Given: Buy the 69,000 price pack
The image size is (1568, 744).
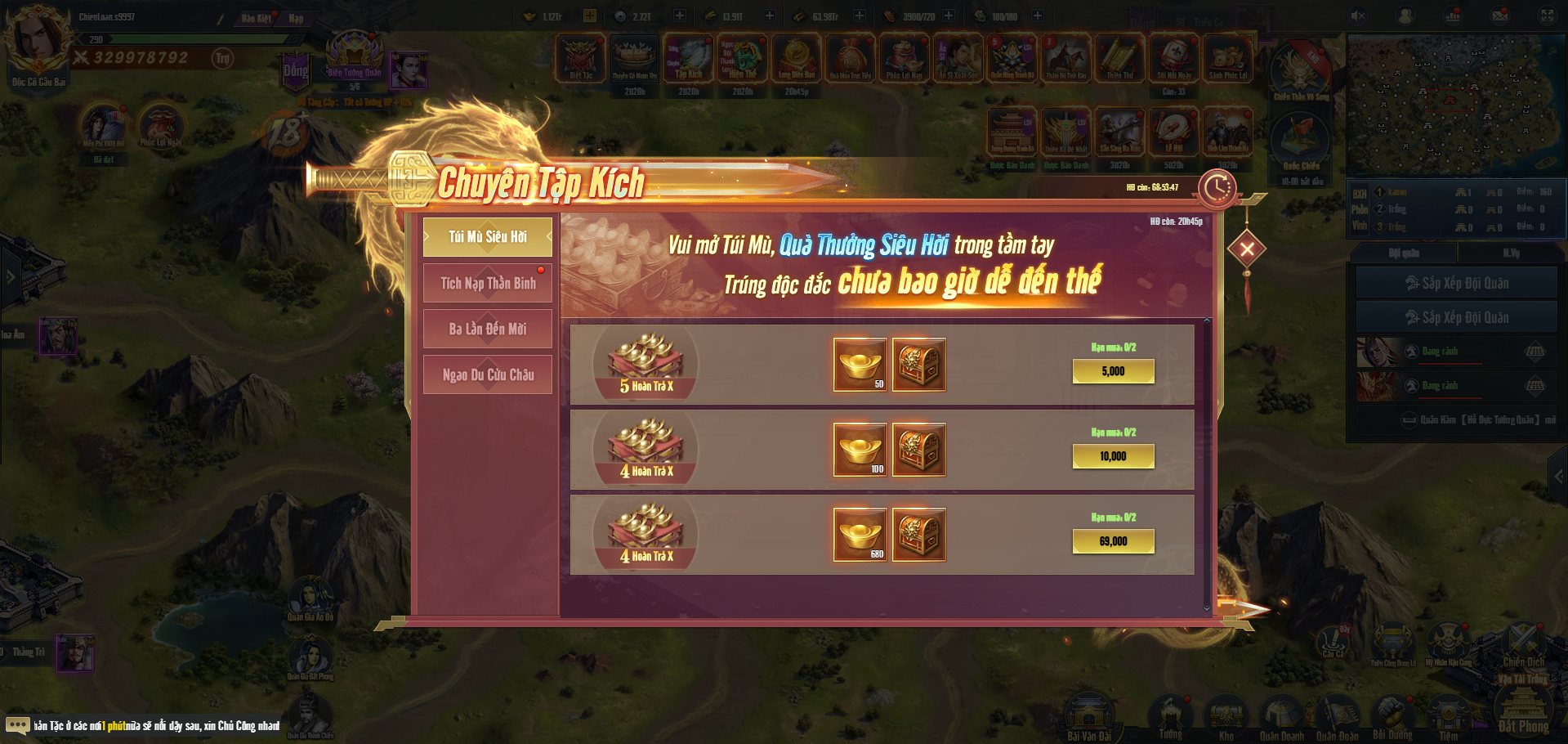Looking at the screenshot, I should click(1113, 541).
